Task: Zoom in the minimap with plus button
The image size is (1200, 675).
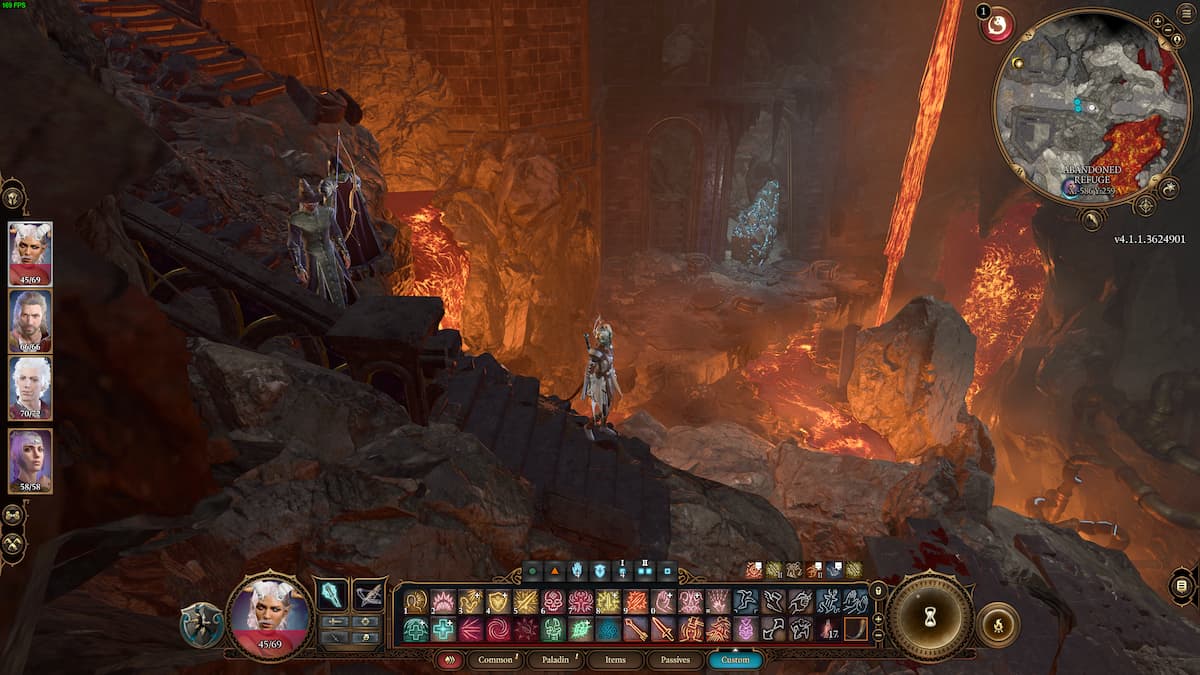Action: [x=1157, y=21]
